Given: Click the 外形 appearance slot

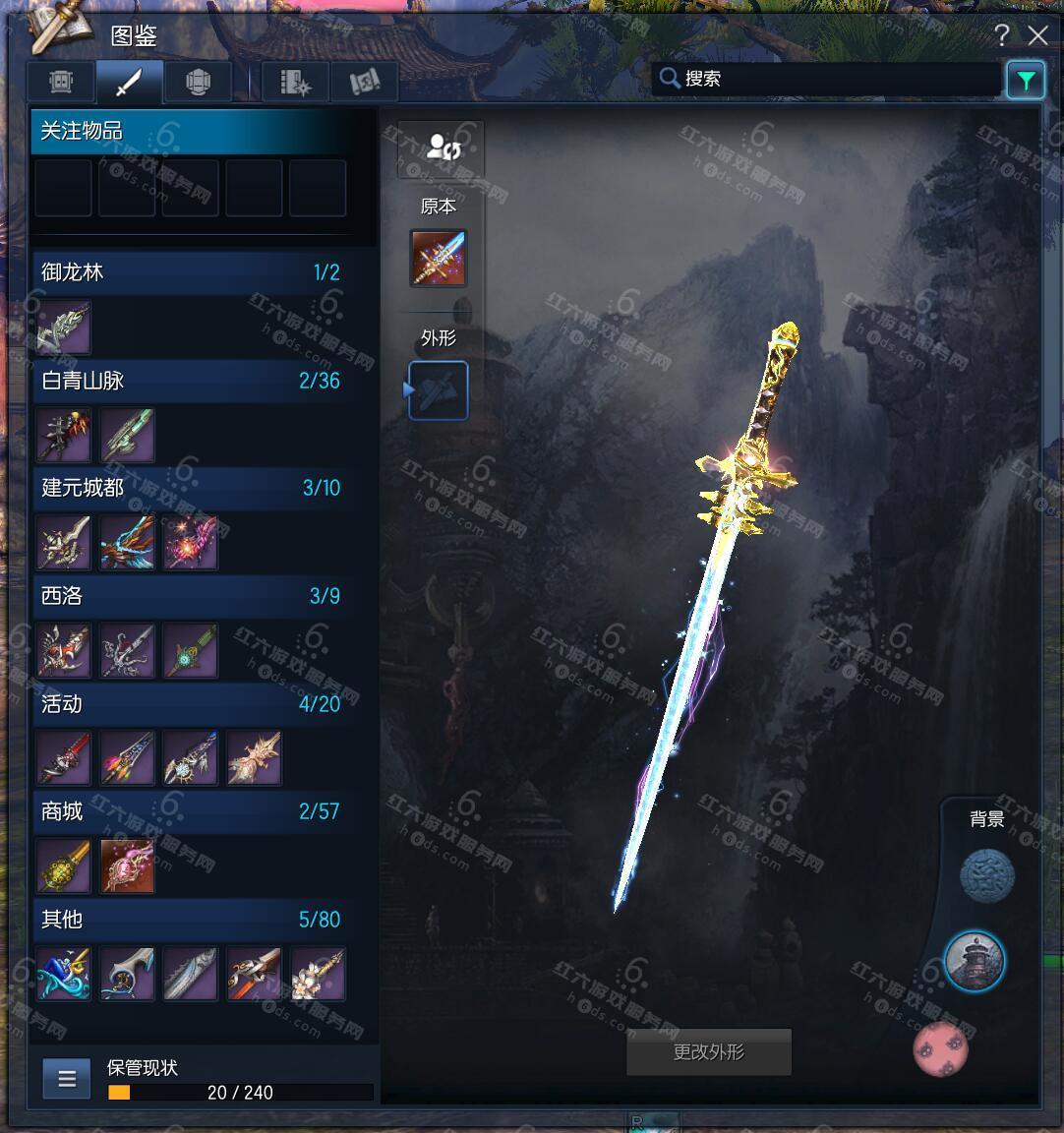Looking at the screenshot, I should (439, 390).
